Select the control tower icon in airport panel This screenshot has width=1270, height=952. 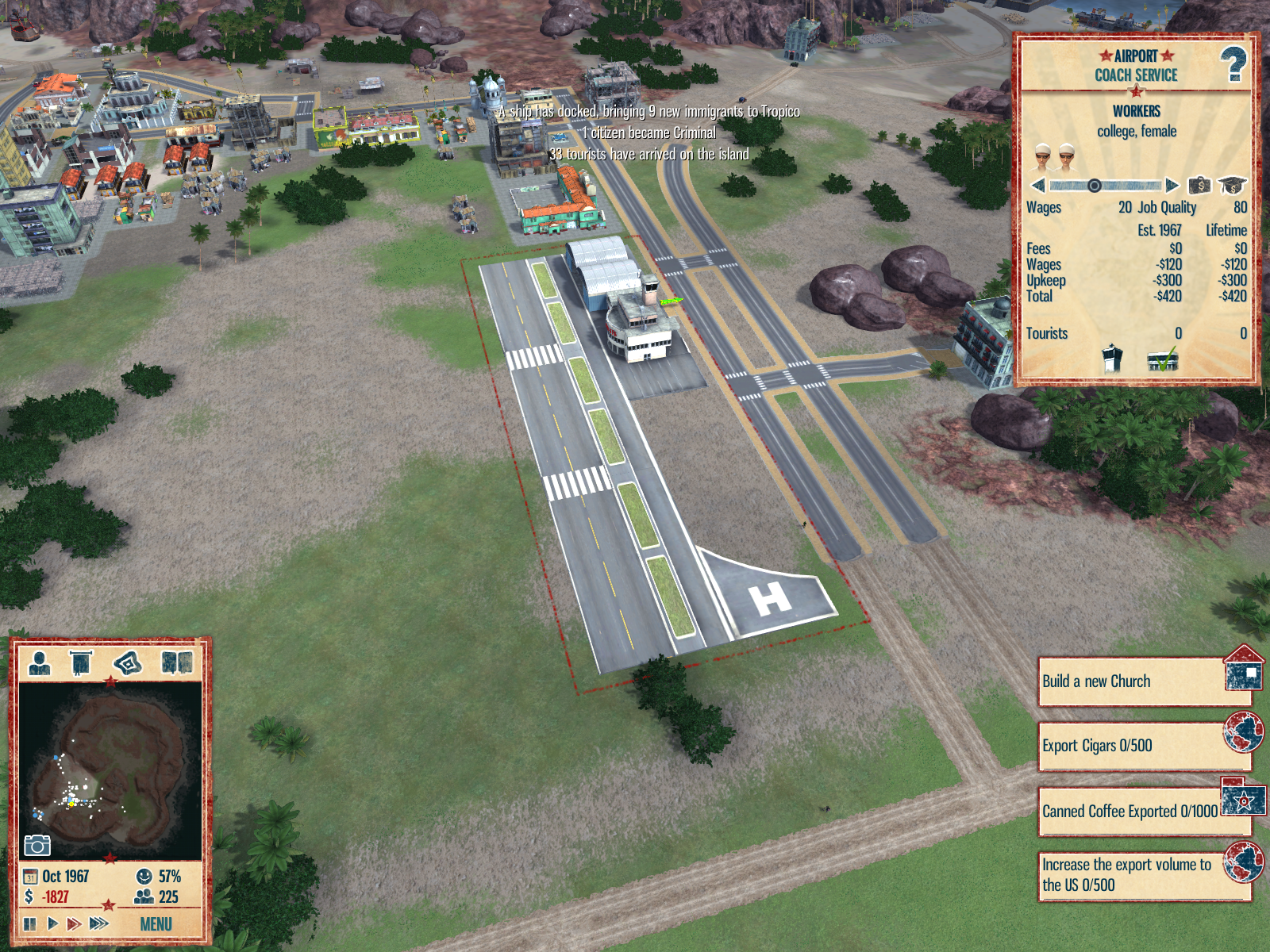[1113, 359]
